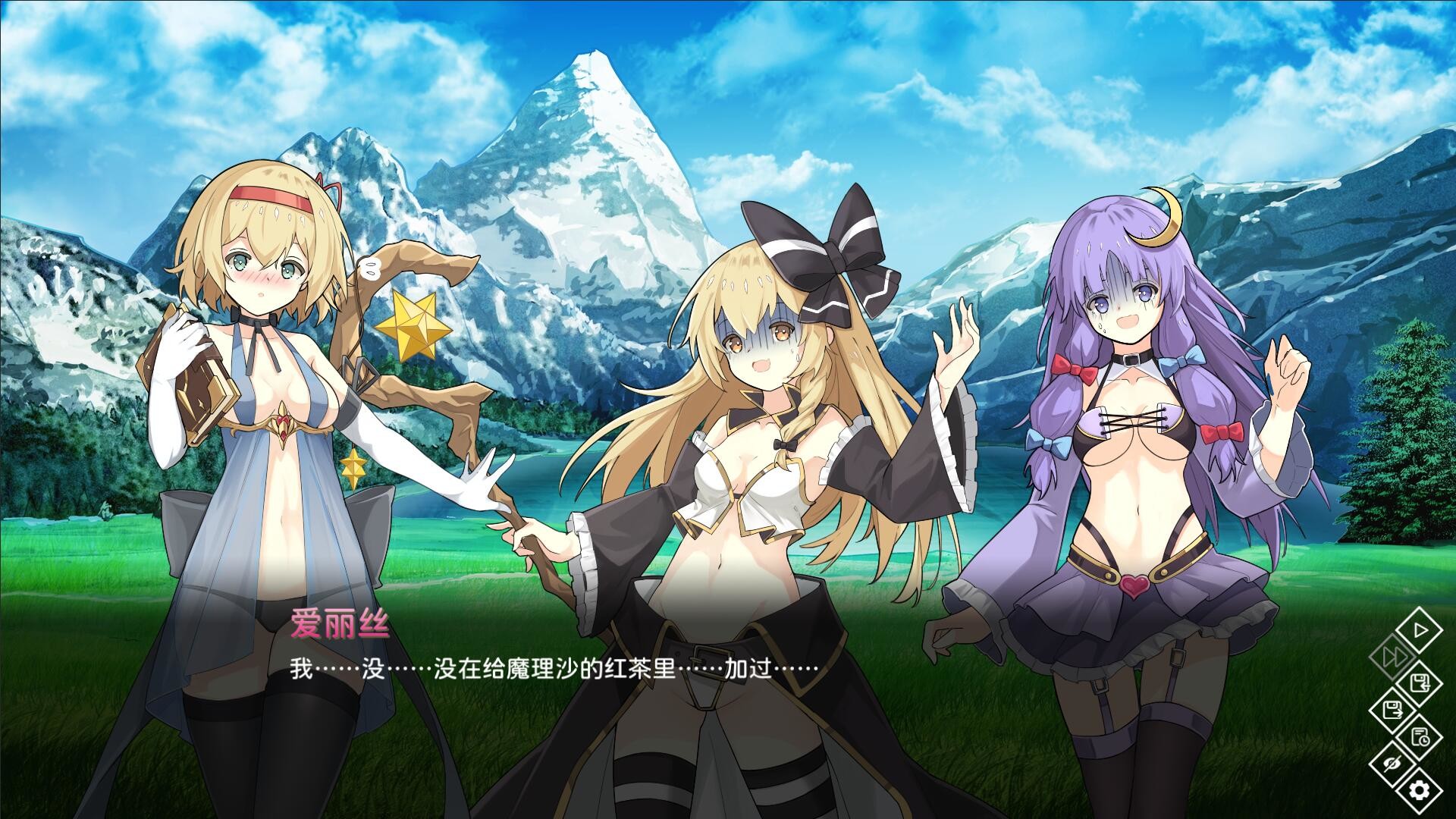The width and height of the screenshot is (1456, 819).
Task: Open the save game screen
Action: [x=1419, y=683]
